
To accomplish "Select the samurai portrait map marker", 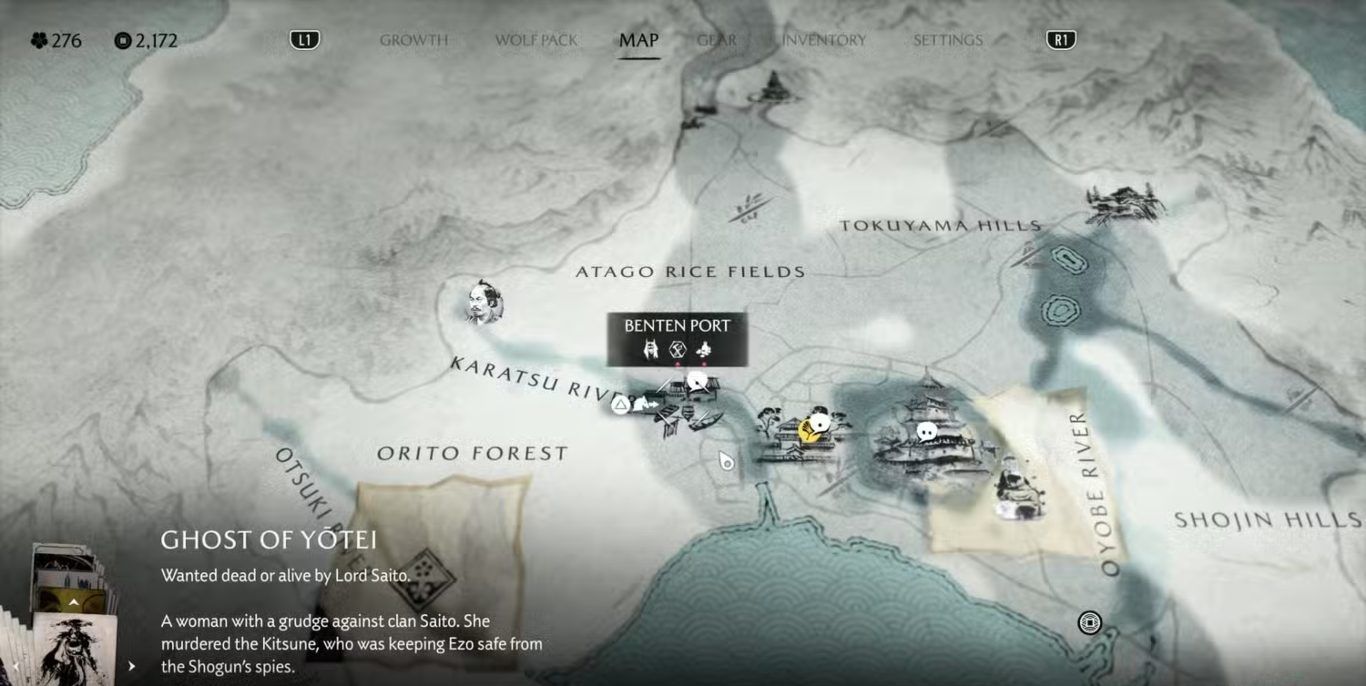I will [x=484, y=302].
